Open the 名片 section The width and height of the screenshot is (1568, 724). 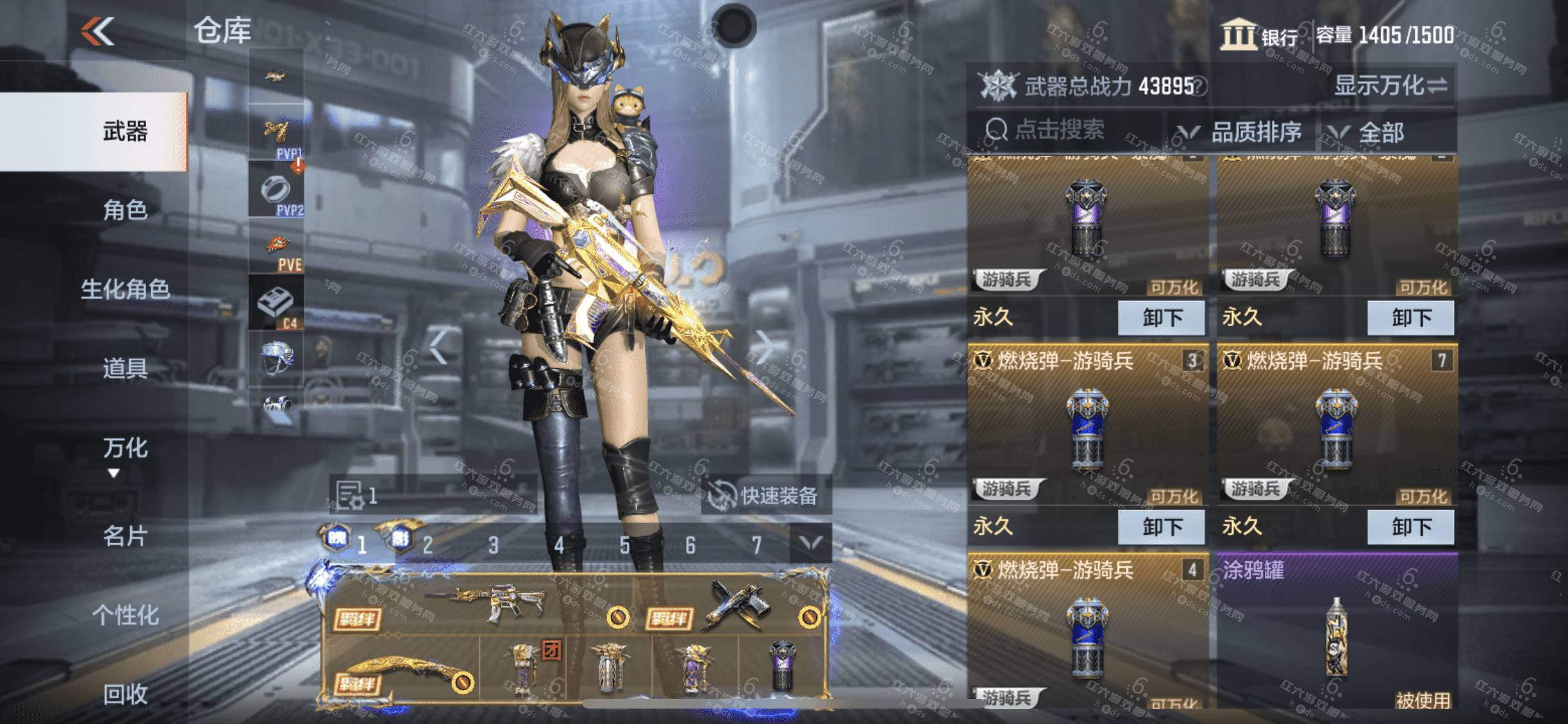tap(125, 535)
